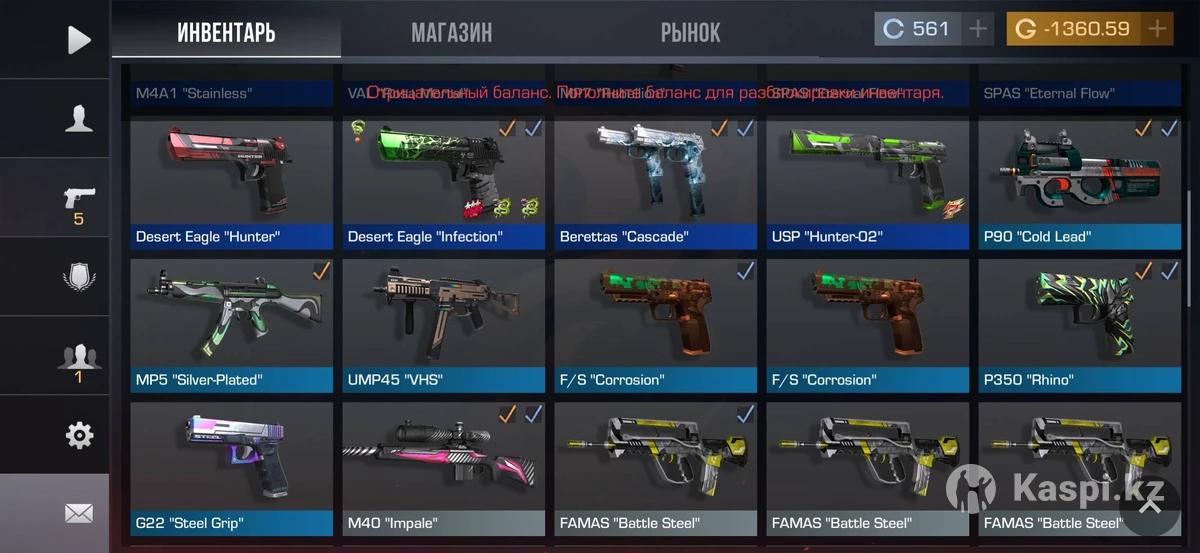Open the Рынок tab
This screenshot has height=553, width=1200.
(x=690, y=33)
